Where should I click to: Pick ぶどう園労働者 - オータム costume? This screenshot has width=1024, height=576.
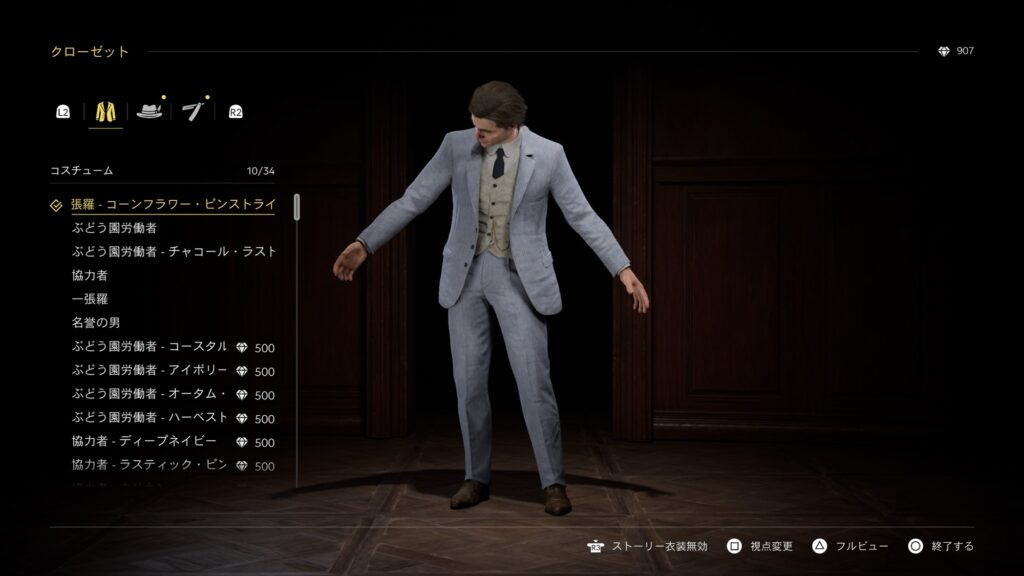pos(150,395)
